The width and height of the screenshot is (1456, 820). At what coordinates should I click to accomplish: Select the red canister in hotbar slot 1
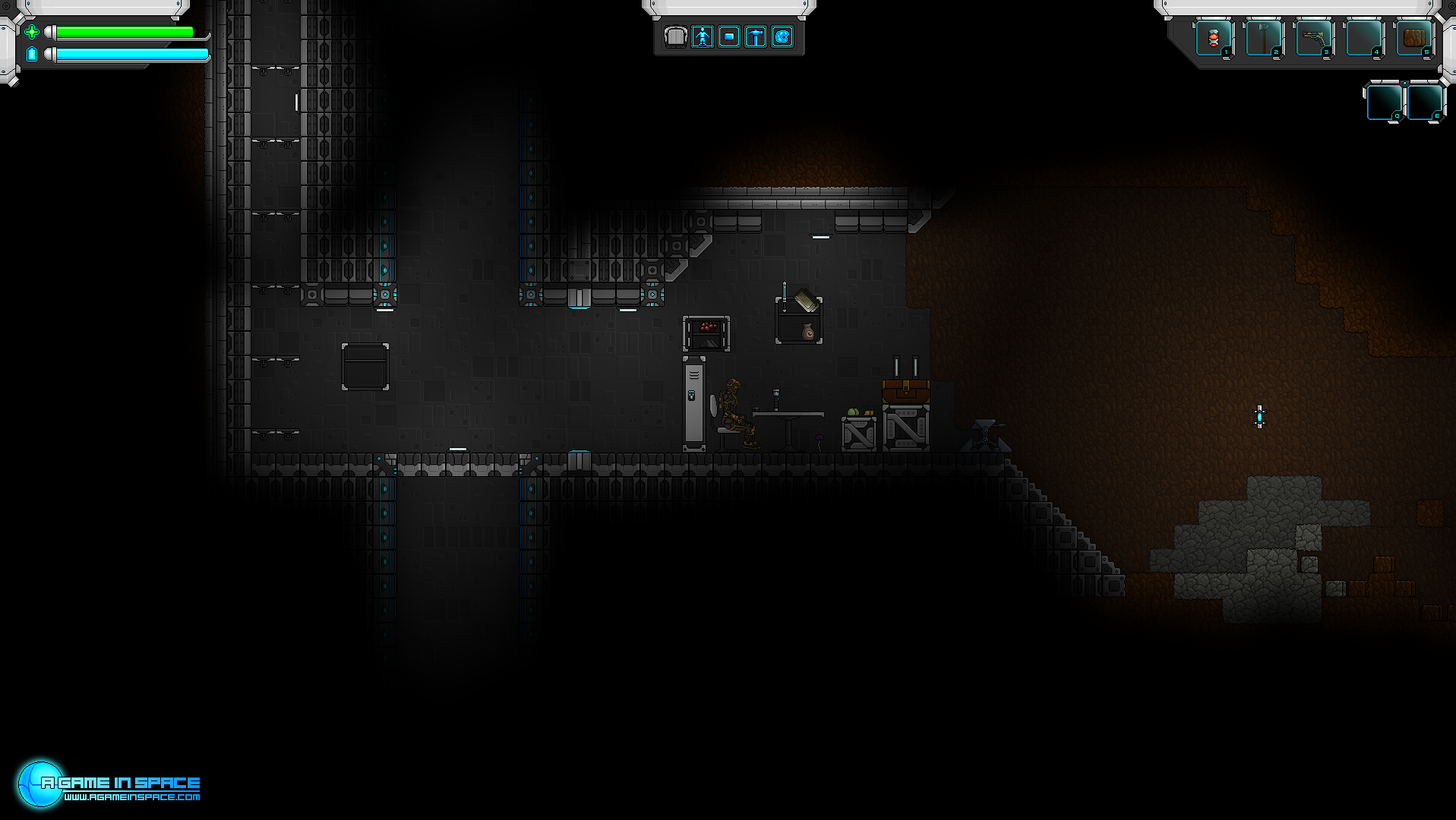pyautogui.click(x=1213, y=38)
